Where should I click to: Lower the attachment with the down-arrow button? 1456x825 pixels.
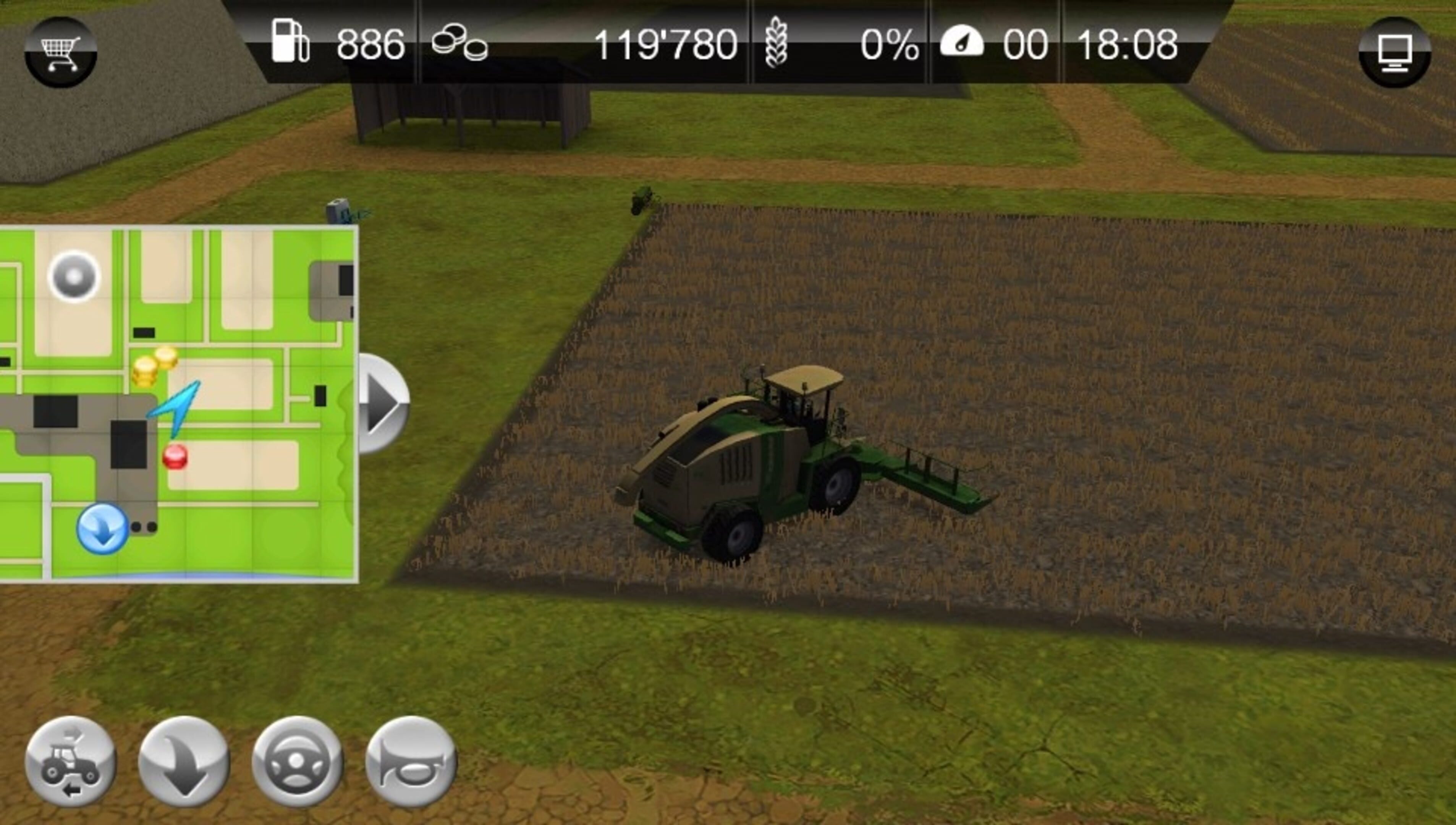184,761
